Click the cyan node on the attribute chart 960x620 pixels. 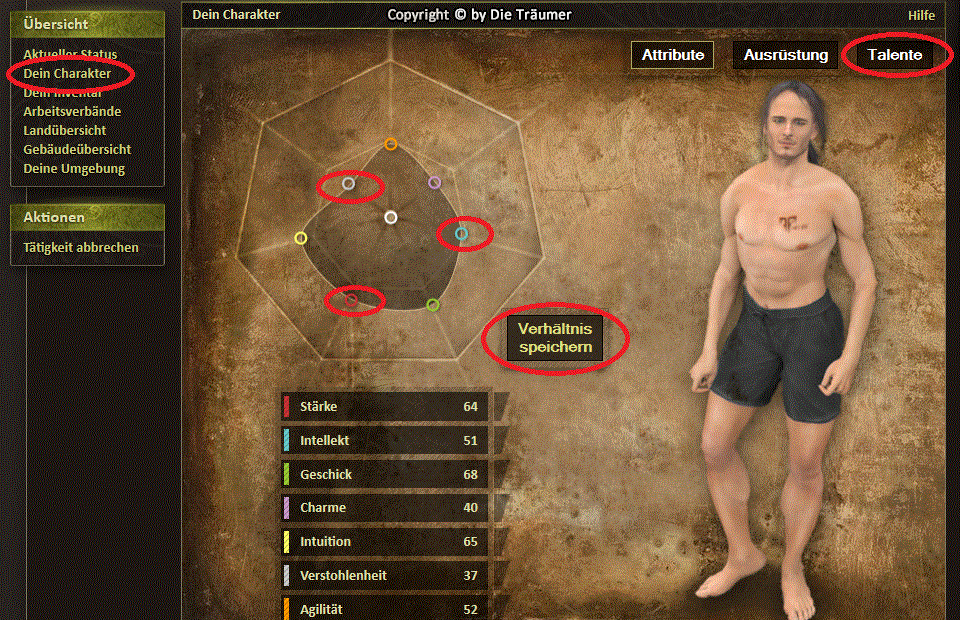(461, 234)
